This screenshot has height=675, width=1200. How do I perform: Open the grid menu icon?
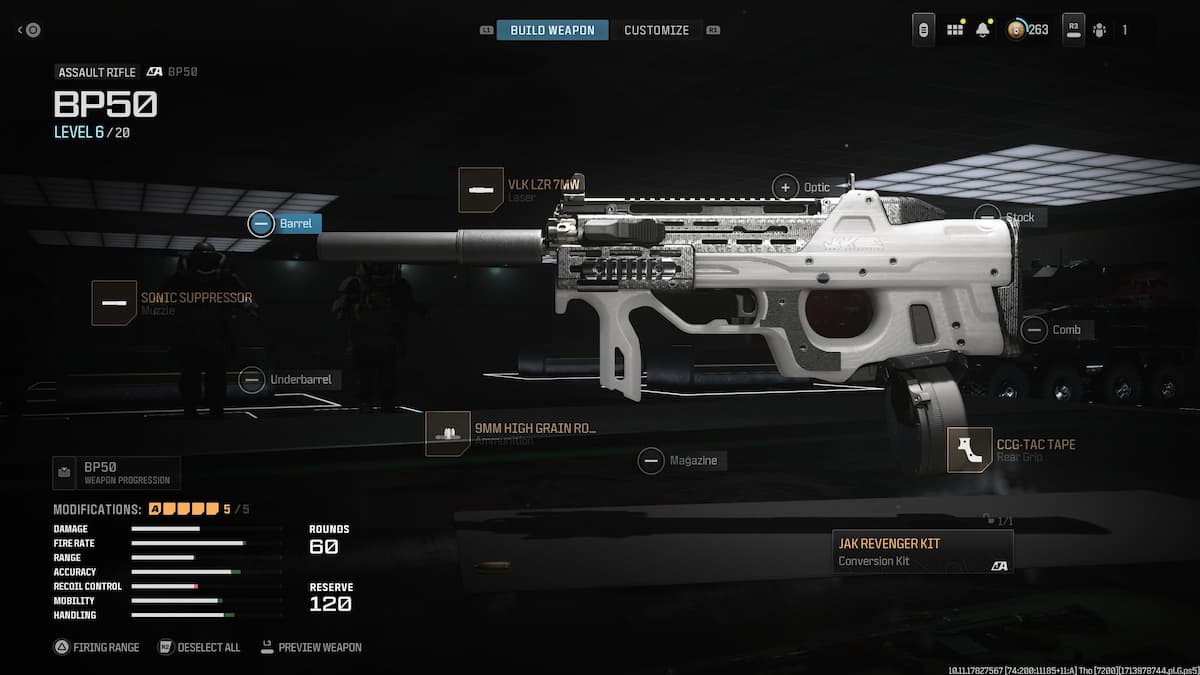pos(955,30)
